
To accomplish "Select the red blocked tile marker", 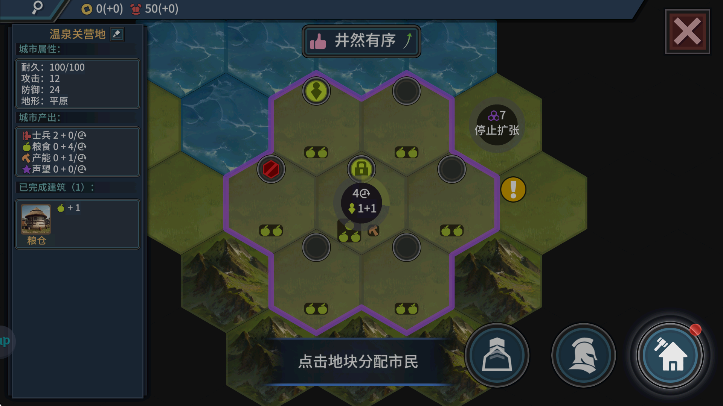I will coord(271,168).
